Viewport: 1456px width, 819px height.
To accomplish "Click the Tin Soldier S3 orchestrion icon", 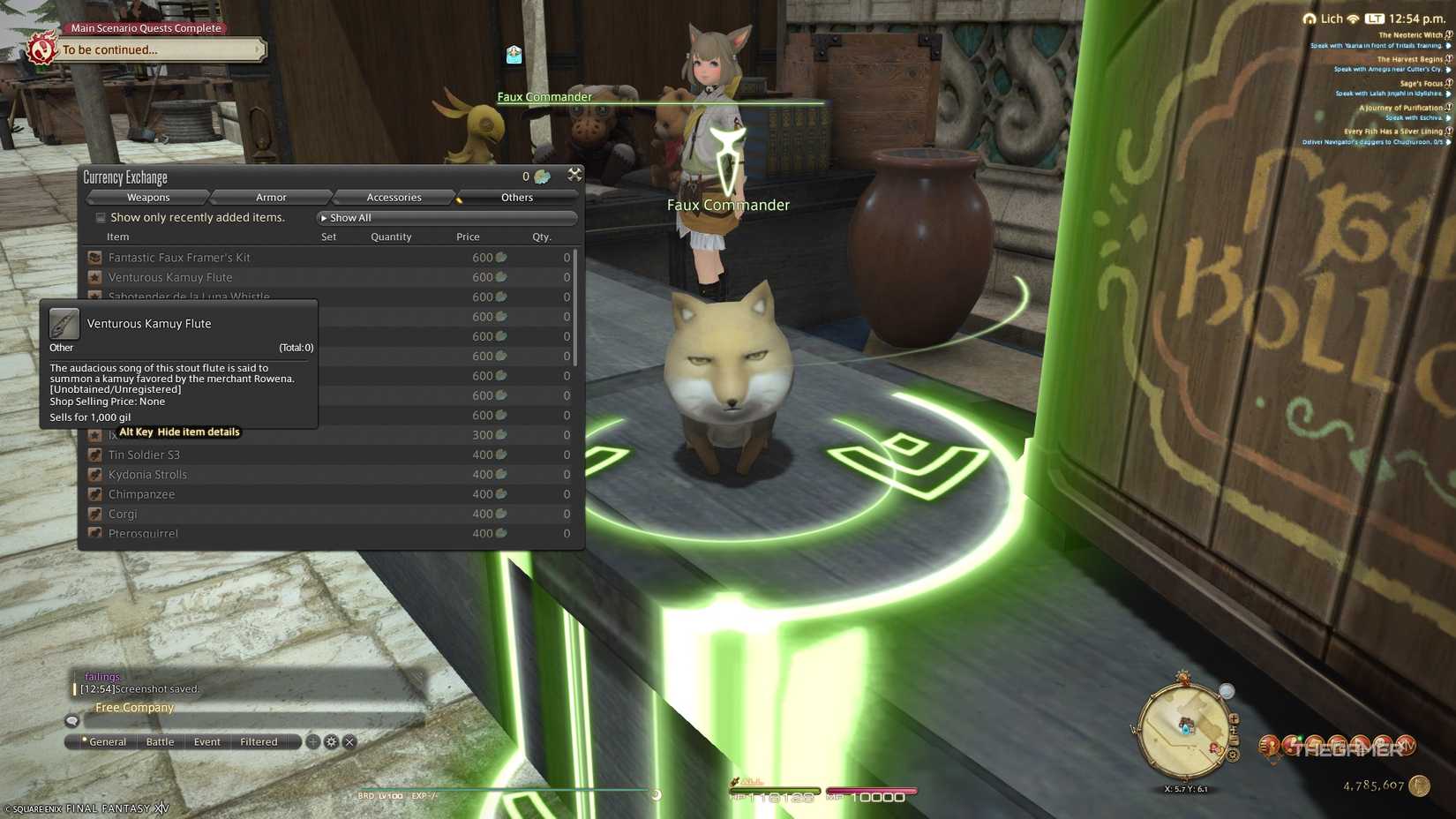I will 94,455.
